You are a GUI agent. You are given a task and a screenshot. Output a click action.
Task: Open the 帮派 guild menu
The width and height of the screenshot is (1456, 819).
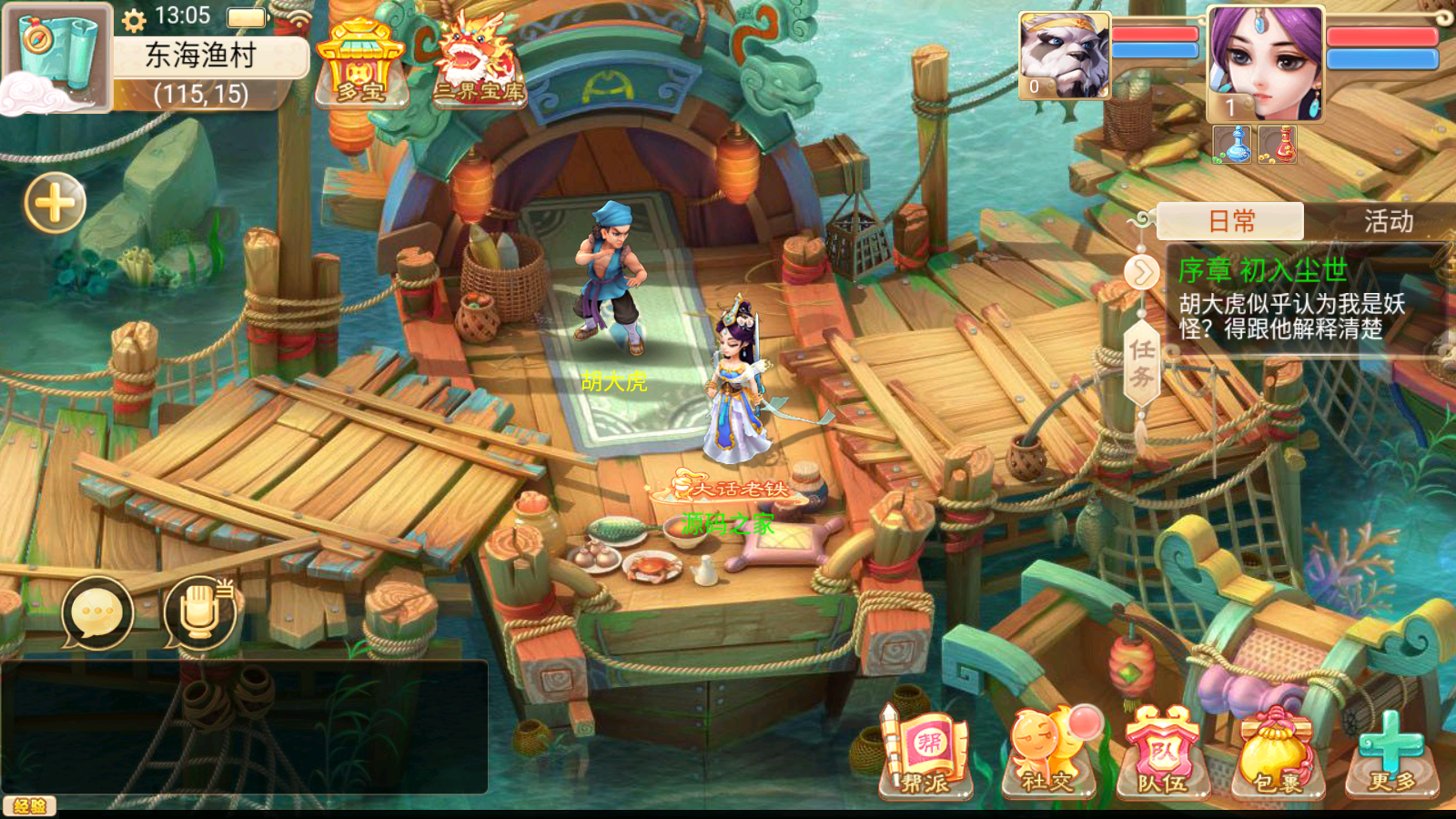(x=925, y=754)
